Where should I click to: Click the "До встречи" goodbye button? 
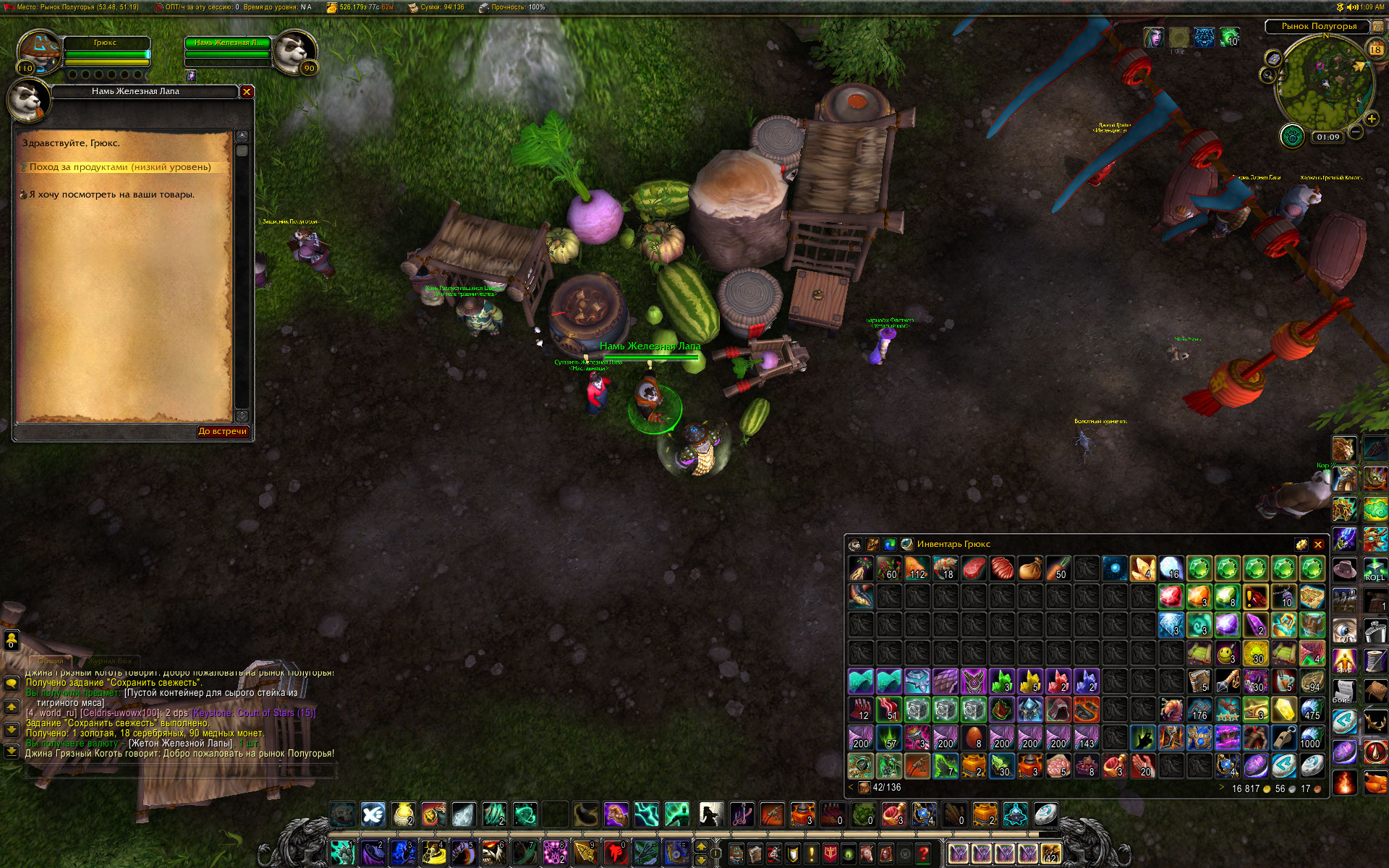pyautogui.click(x=223, y=432)
